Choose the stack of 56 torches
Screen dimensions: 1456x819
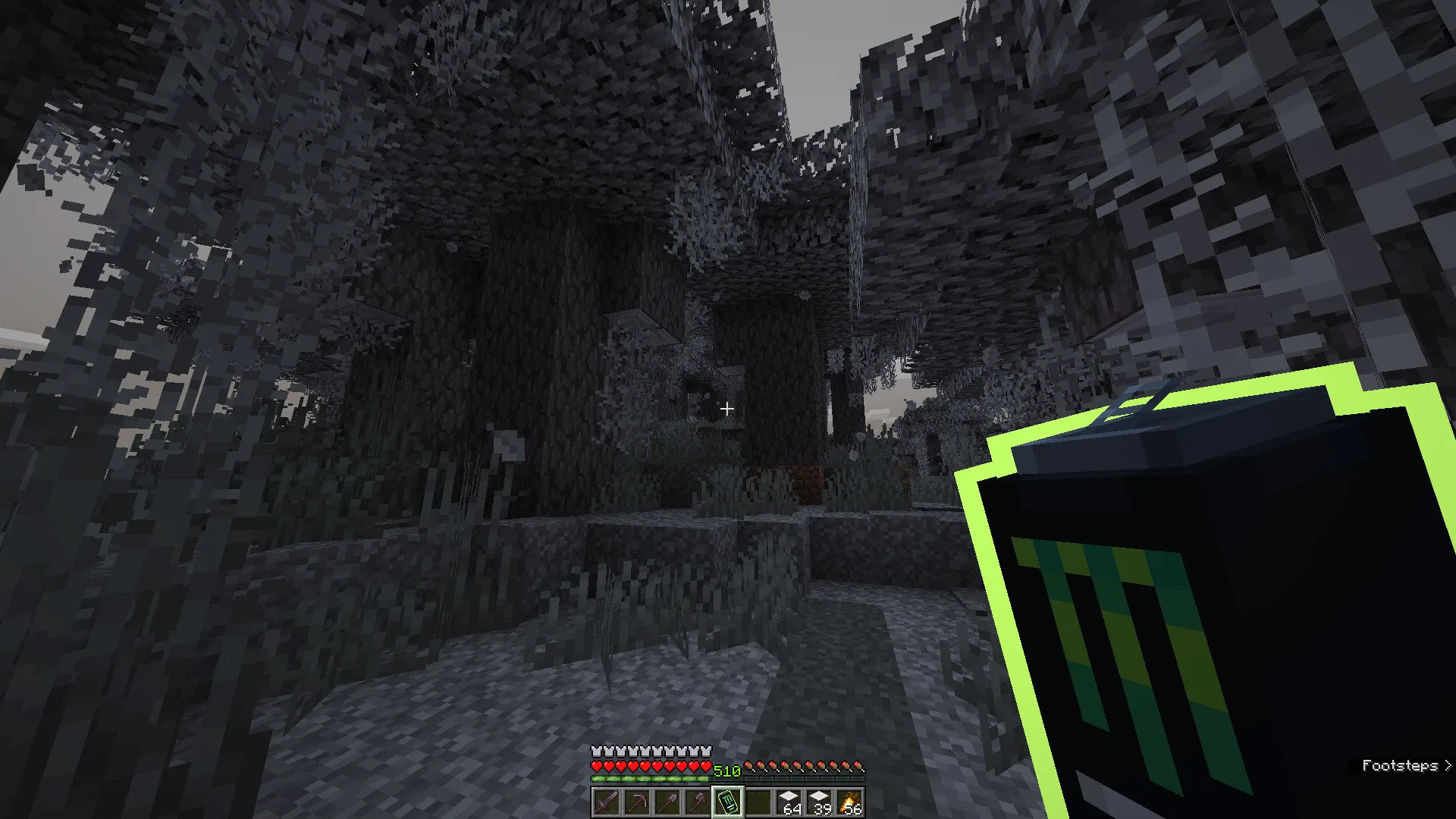849,802
